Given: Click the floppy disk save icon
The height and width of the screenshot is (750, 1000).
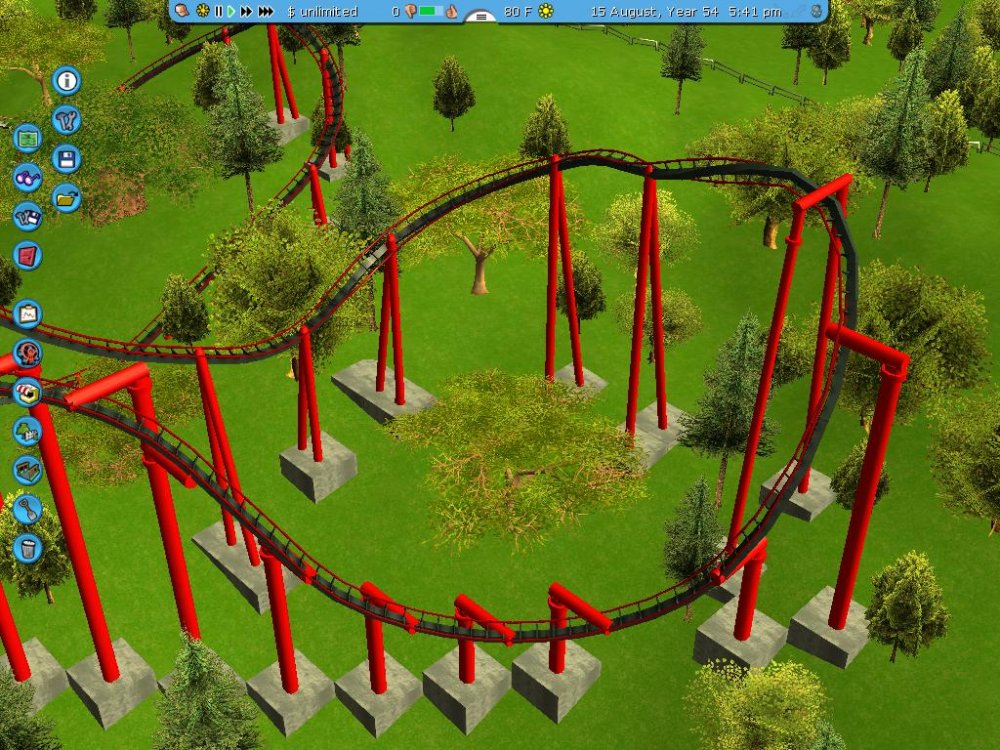Looking at the screenshot, I should tap(67, 158).
